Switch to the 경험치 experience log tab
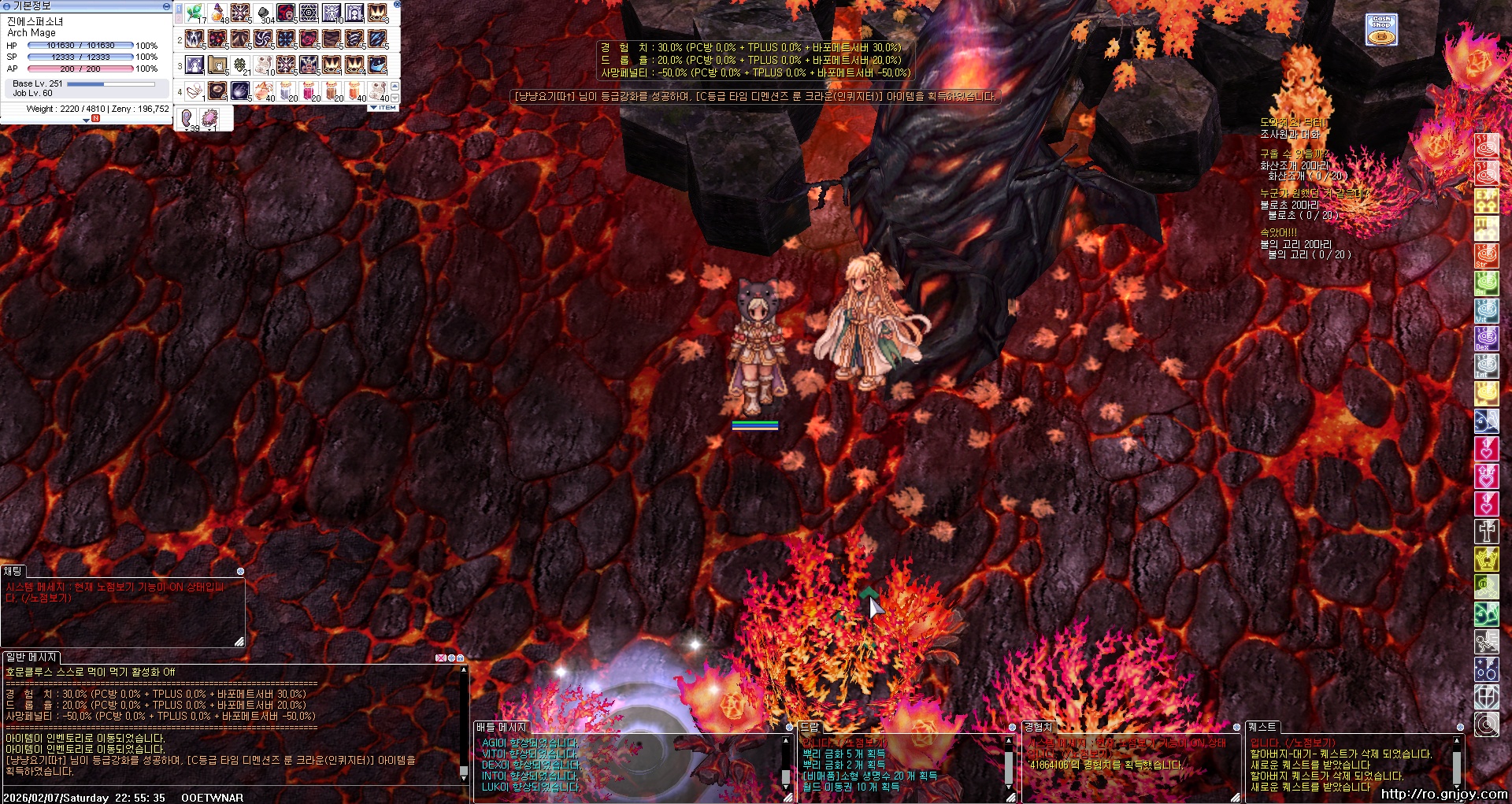1512x804 pixels. [x=1038, y=727]
